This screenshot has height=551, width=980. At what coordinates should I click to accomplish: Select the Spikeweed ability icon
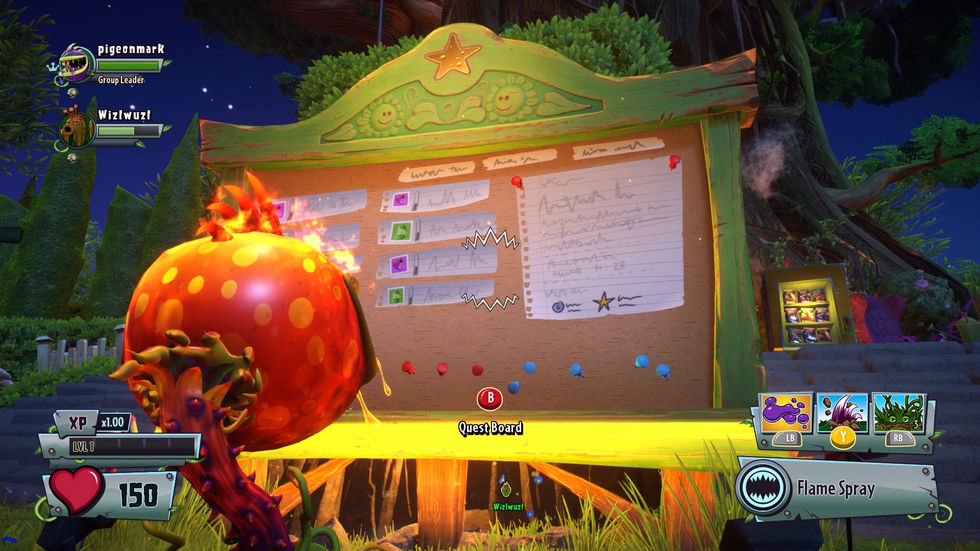[x=898, y=412]
